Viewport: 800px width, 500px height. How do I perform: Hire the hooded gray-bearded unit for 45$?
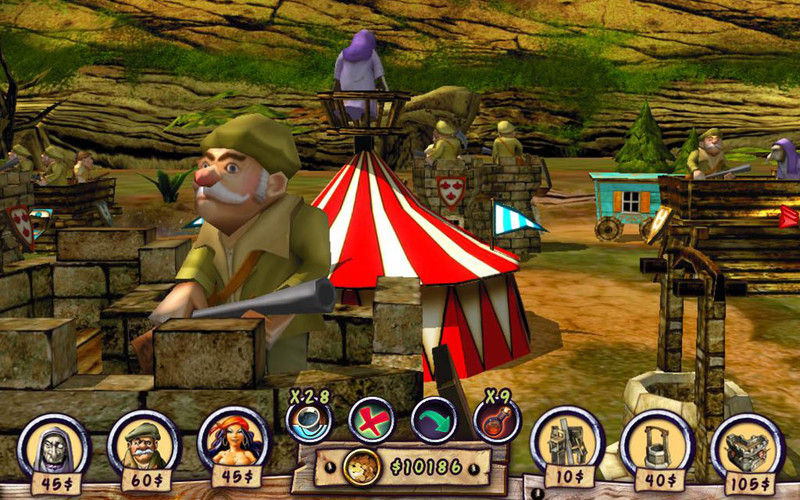click(53, 443)
